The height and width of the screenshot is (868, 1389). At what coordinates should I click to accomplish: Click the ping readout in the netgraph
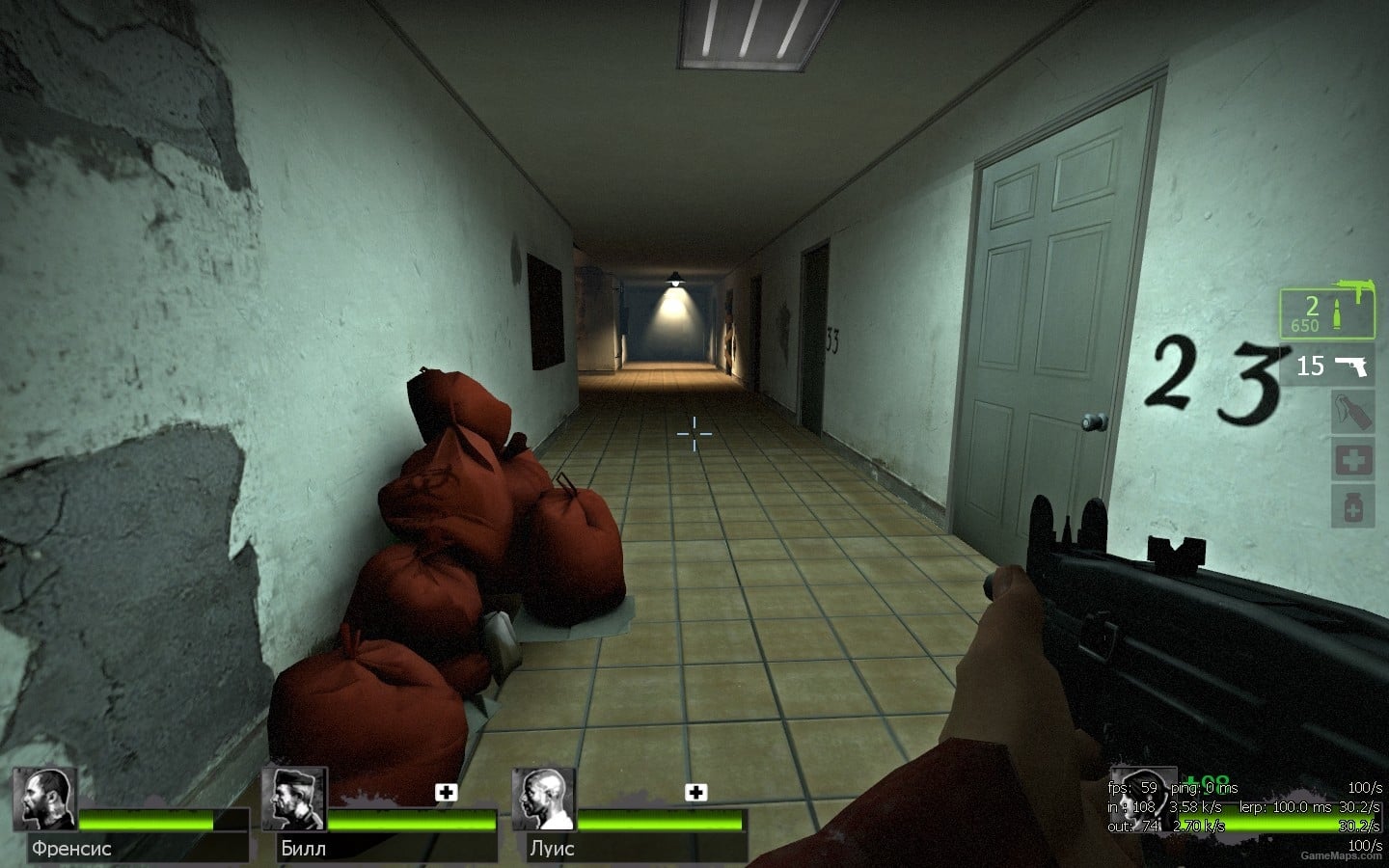coord(1204,788)
